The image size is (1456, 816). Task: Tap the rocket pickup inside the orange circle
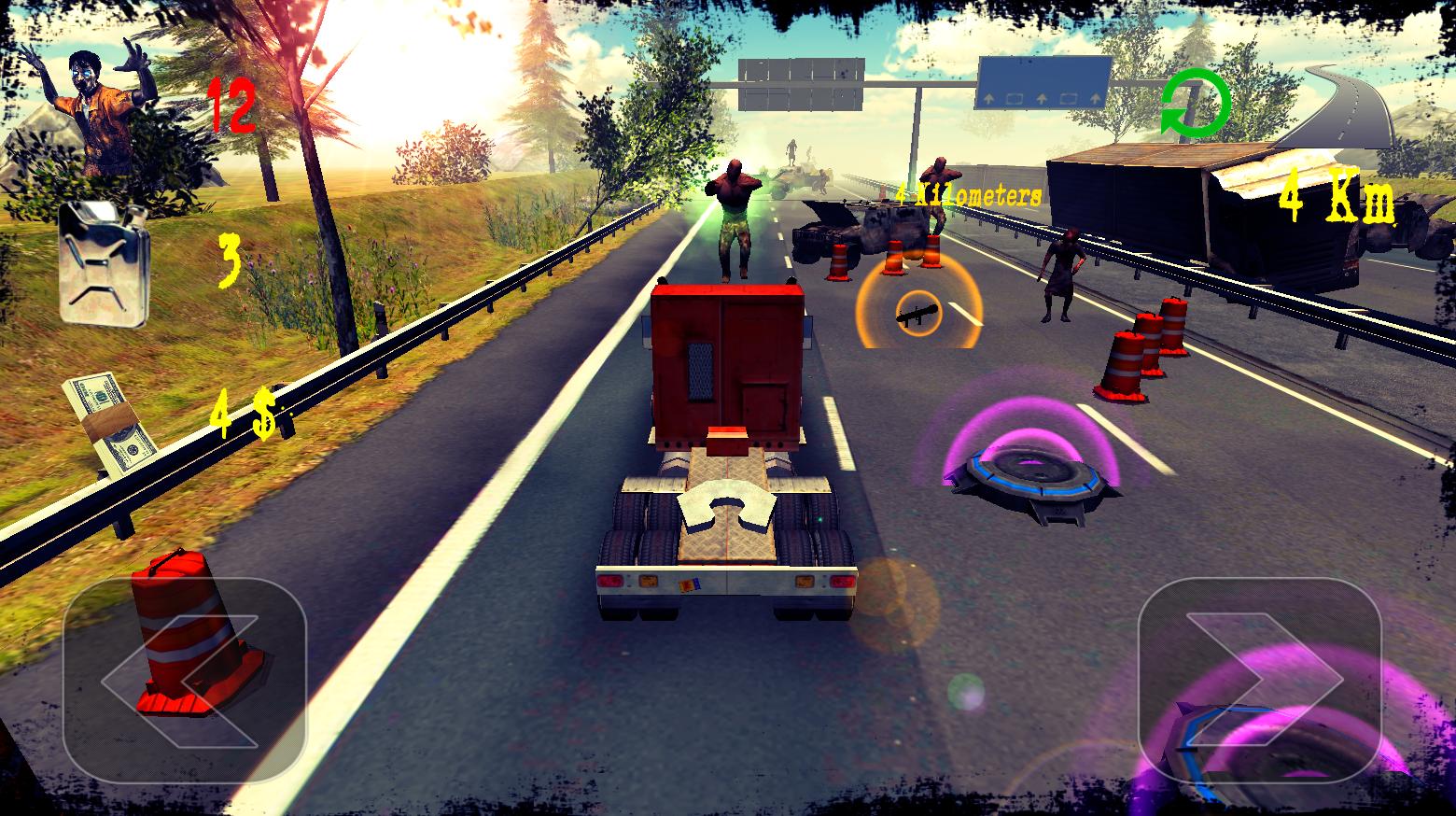[x=917, y=313]
